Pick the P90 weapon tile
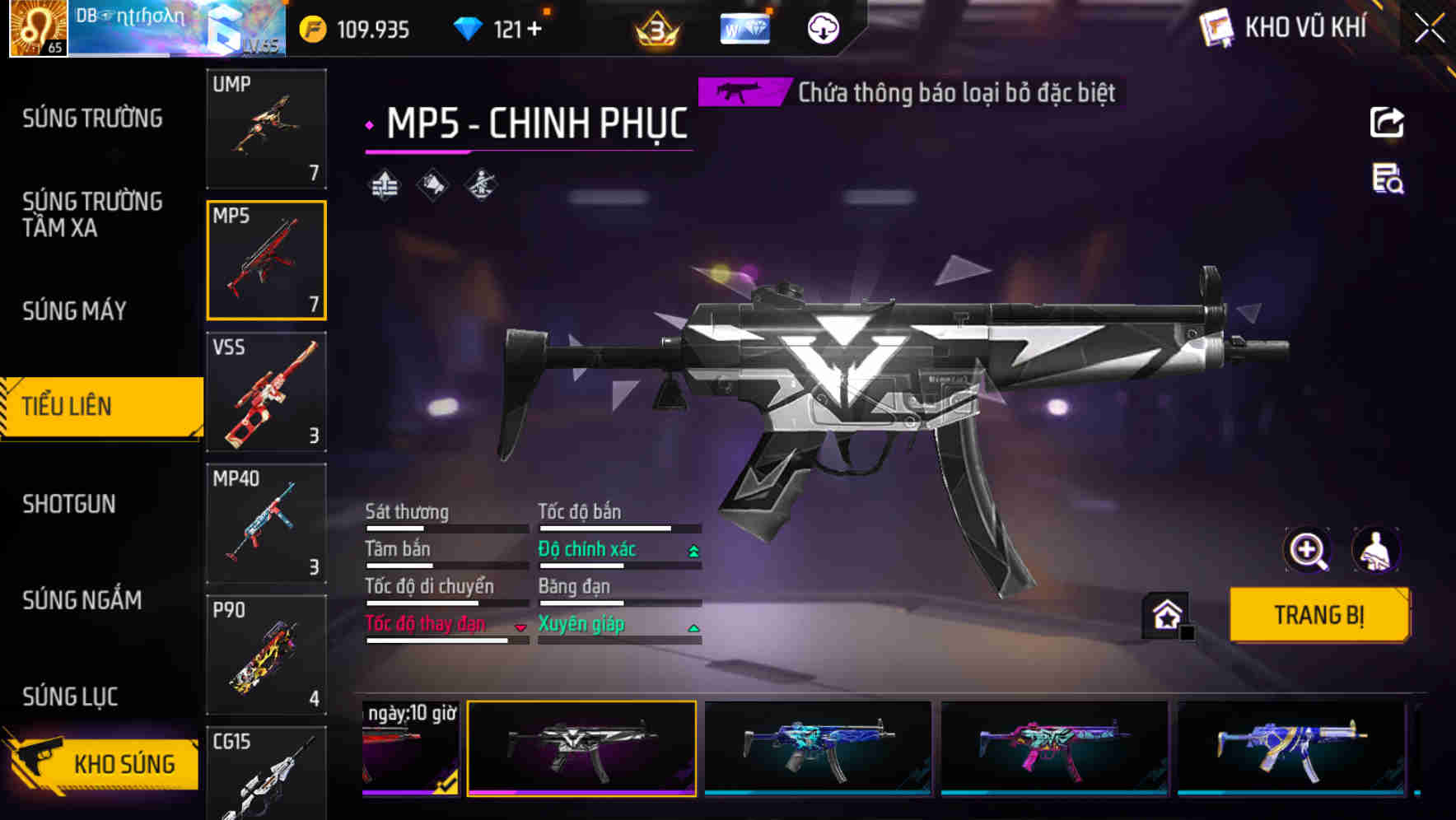1456x820 pixels. tap(266, 655)
